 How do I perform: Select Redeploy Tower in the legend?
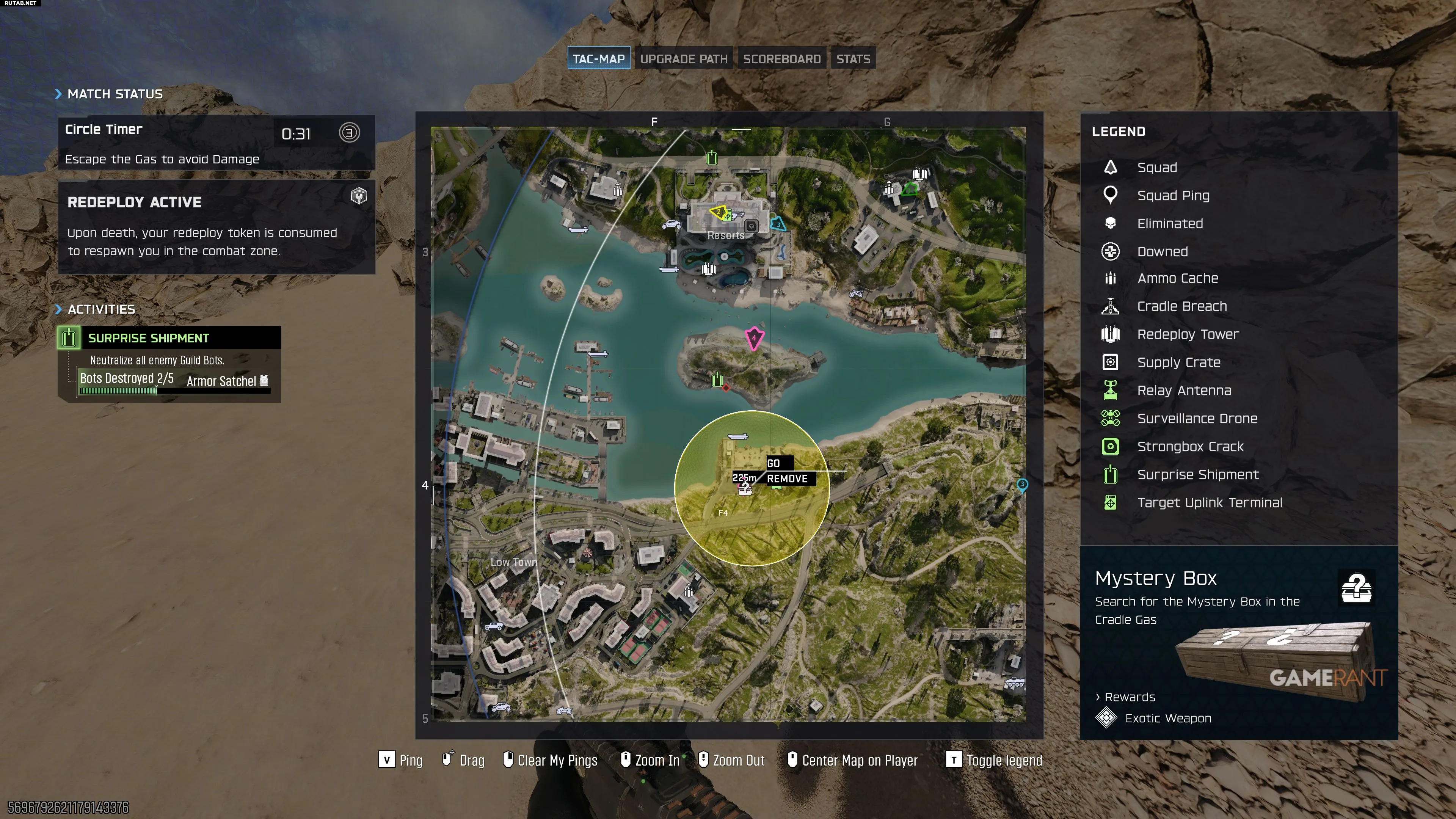click(x=1188, y=334)
